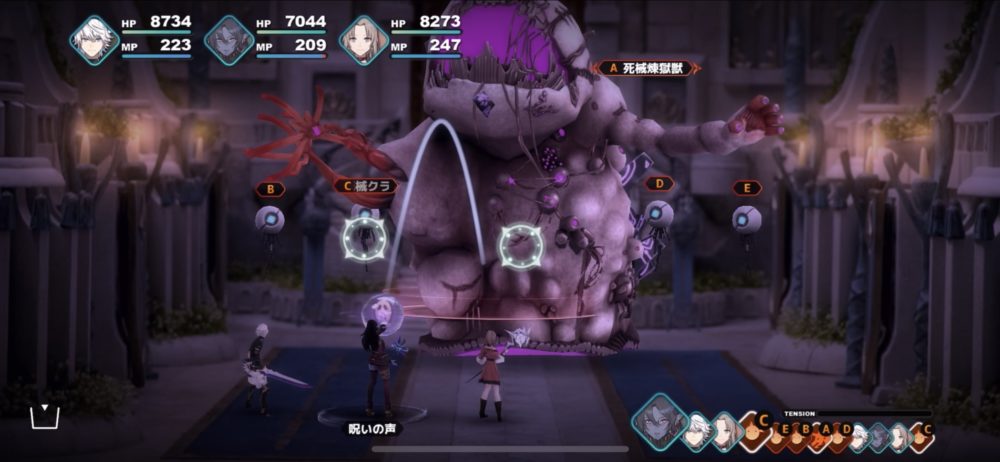Select the white-haired party member portrait

pyautogui.click(x=94, y=40)
